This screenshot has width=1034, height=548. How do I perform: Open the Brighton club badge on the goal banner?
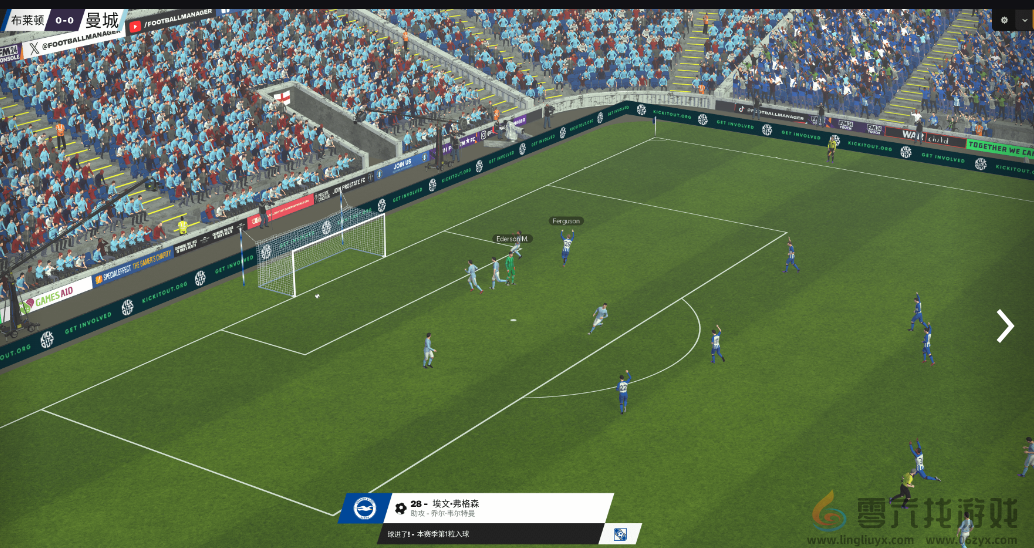[363, 508]
